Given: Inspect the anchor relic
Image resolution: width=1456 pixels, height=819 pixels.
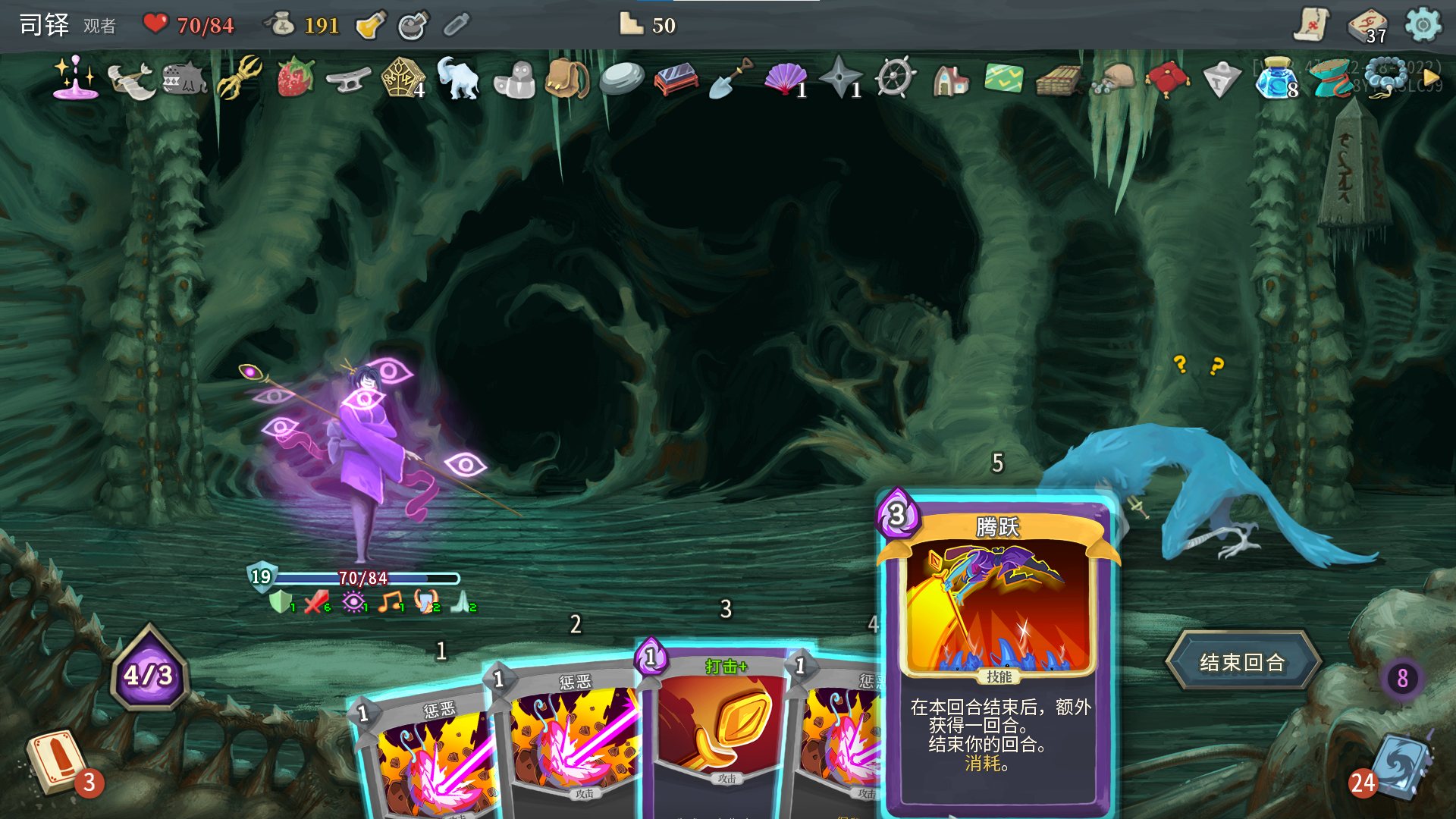Looking at the screenshot, I should [x=348, y=79].
